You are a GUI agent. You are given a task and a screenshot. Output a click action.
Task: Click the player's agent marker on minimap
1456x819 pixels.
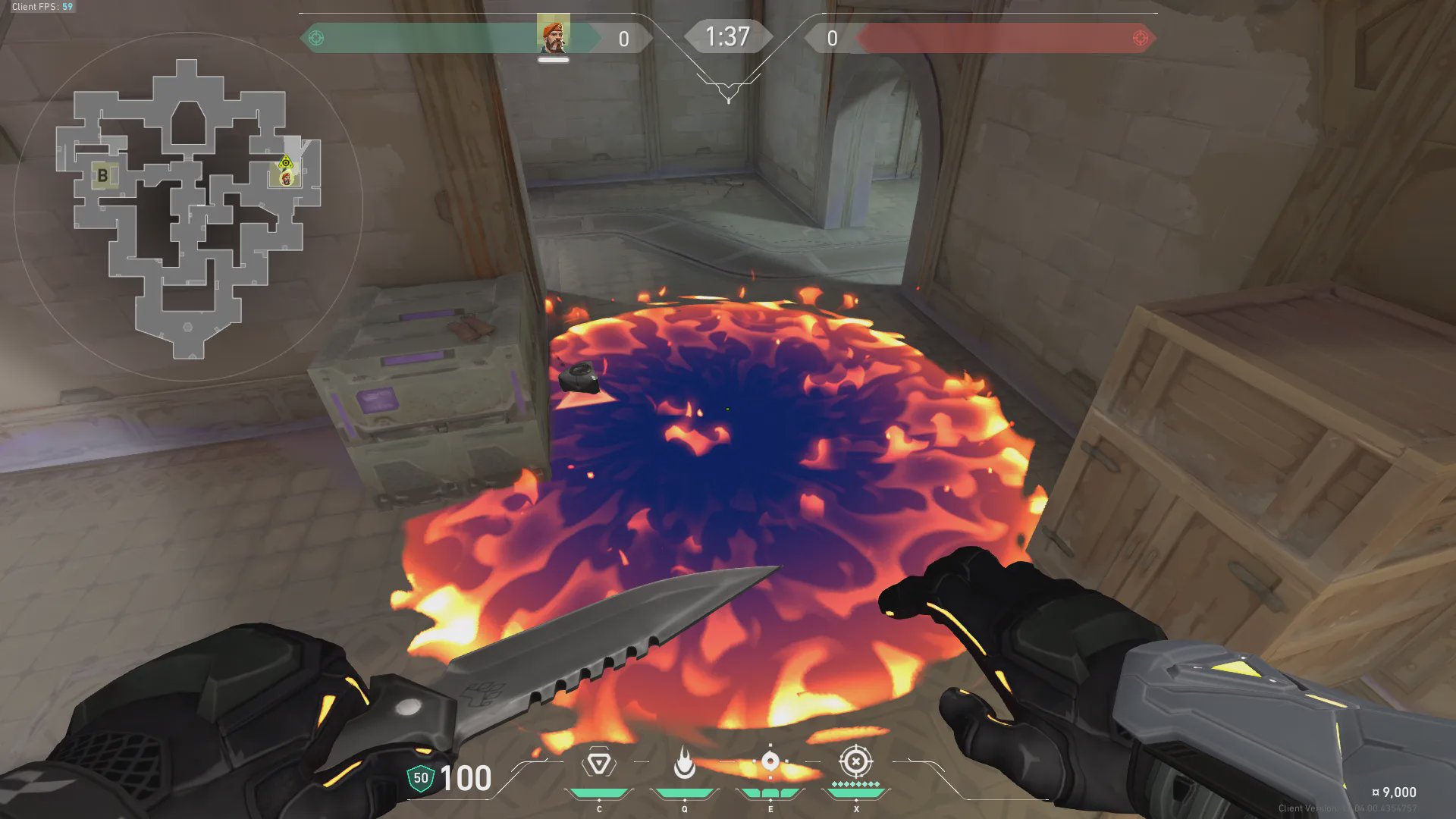tap(286, 178)
